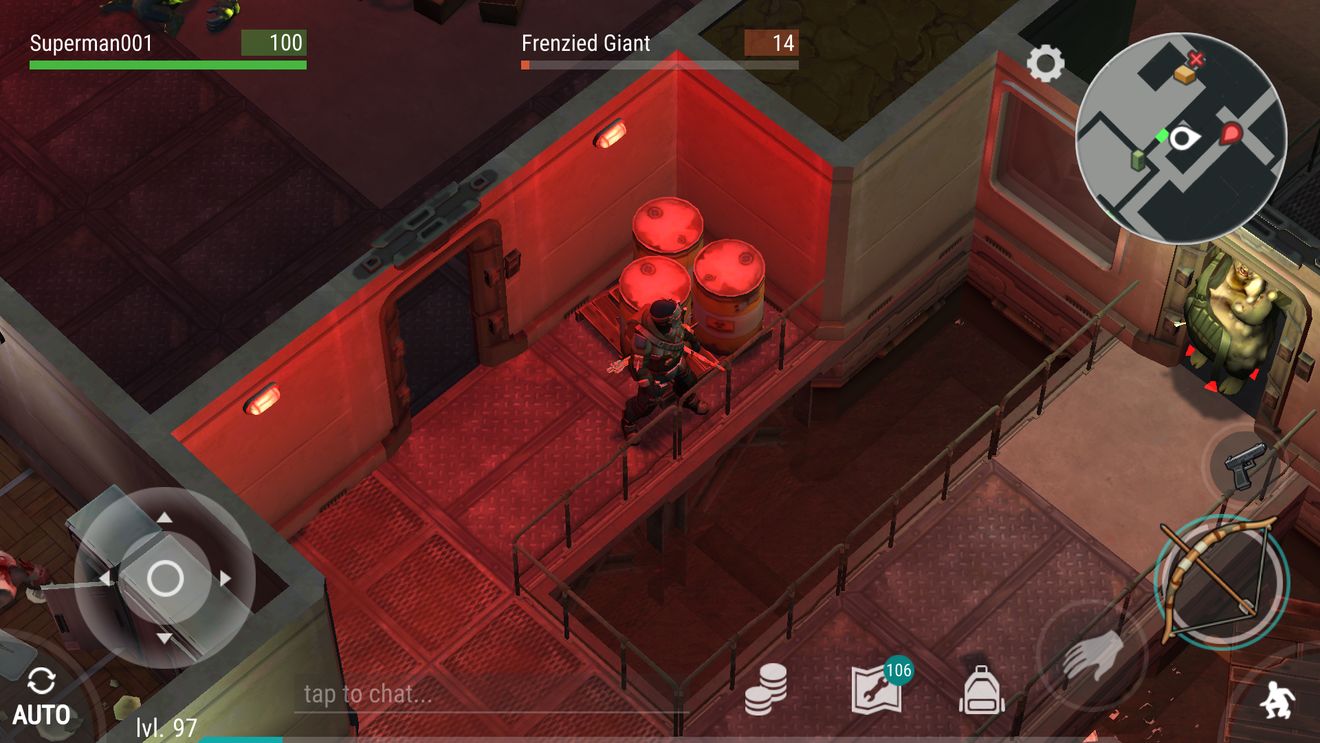Image resolution: width=1320 pixels, height=743 pixels.
Task: Switch to the pistol weapon
Action: tap(1245, 466)
